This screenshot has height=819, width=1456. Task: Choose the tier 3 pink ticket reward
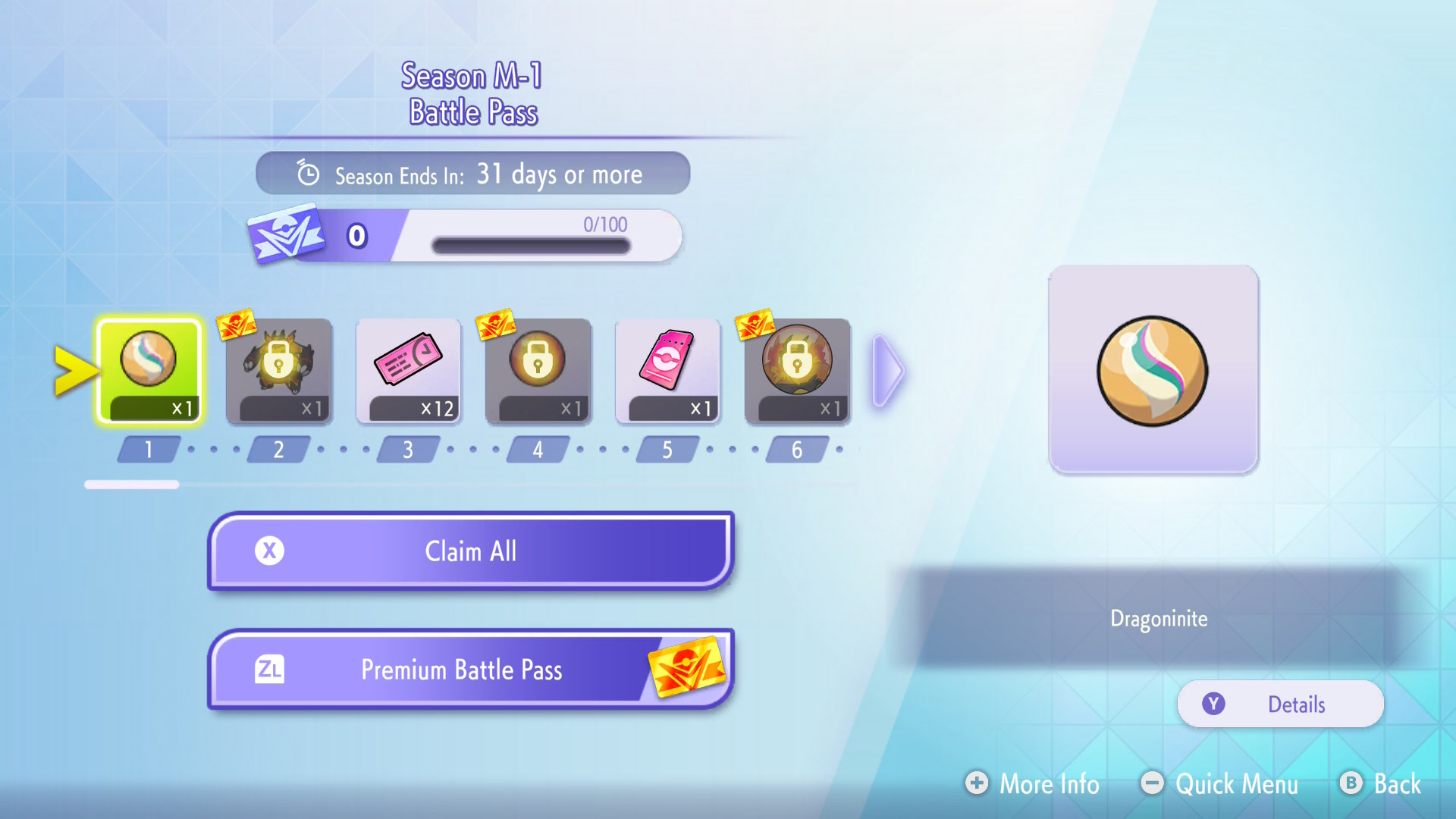click(x=409, y=370)
